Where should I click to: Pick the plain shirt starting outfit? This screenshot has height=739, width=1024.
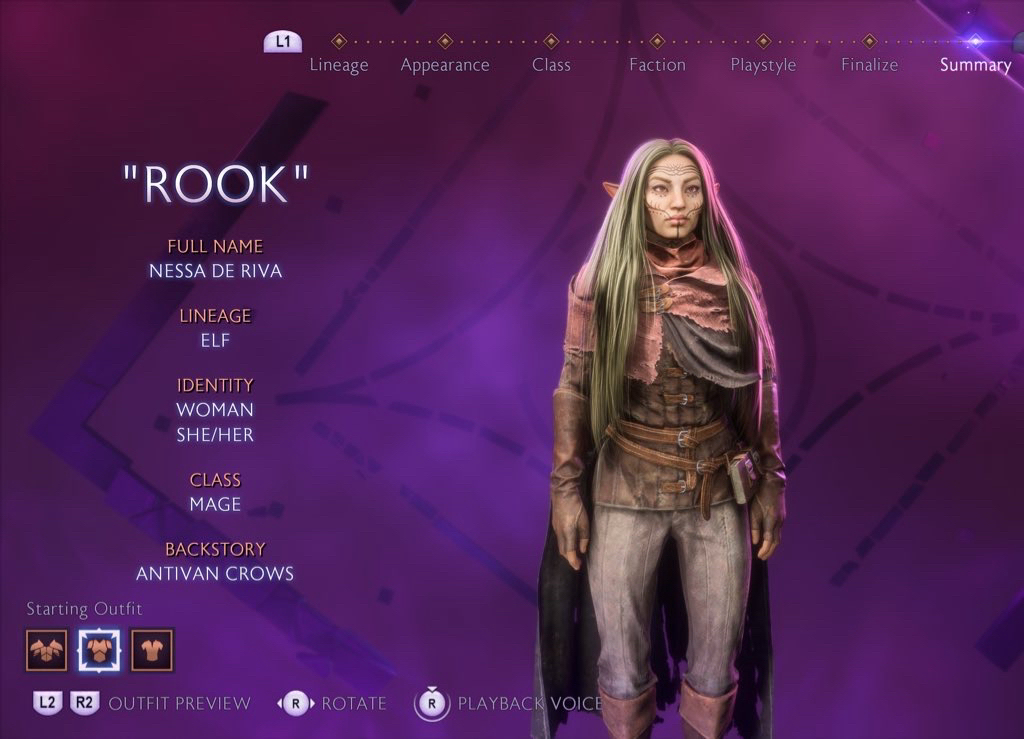tap(152, 650)
